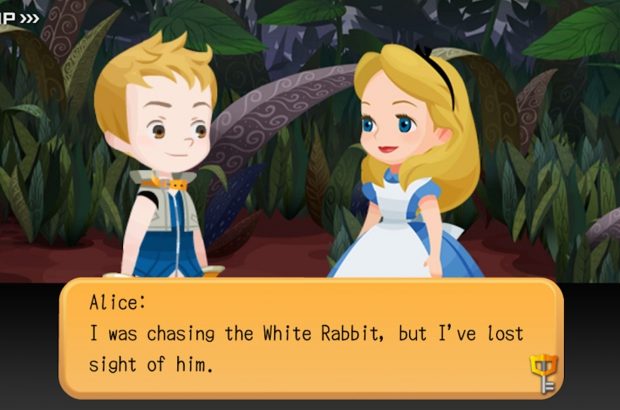The image size is (620, 410).
Task: Advance Alice's dialogue text box
Action: (310, 337)
